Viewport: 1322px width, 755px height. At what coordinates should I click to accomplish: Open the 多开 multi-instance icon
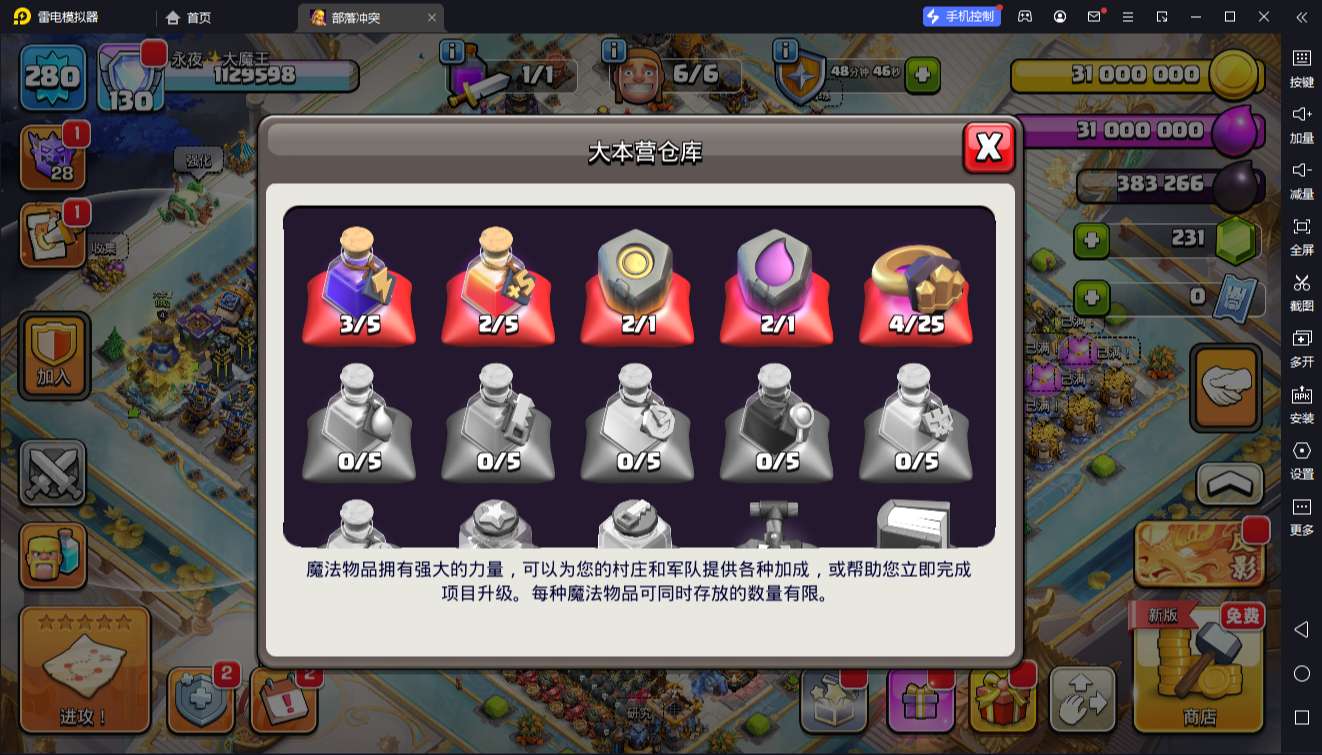(1302, 351)
